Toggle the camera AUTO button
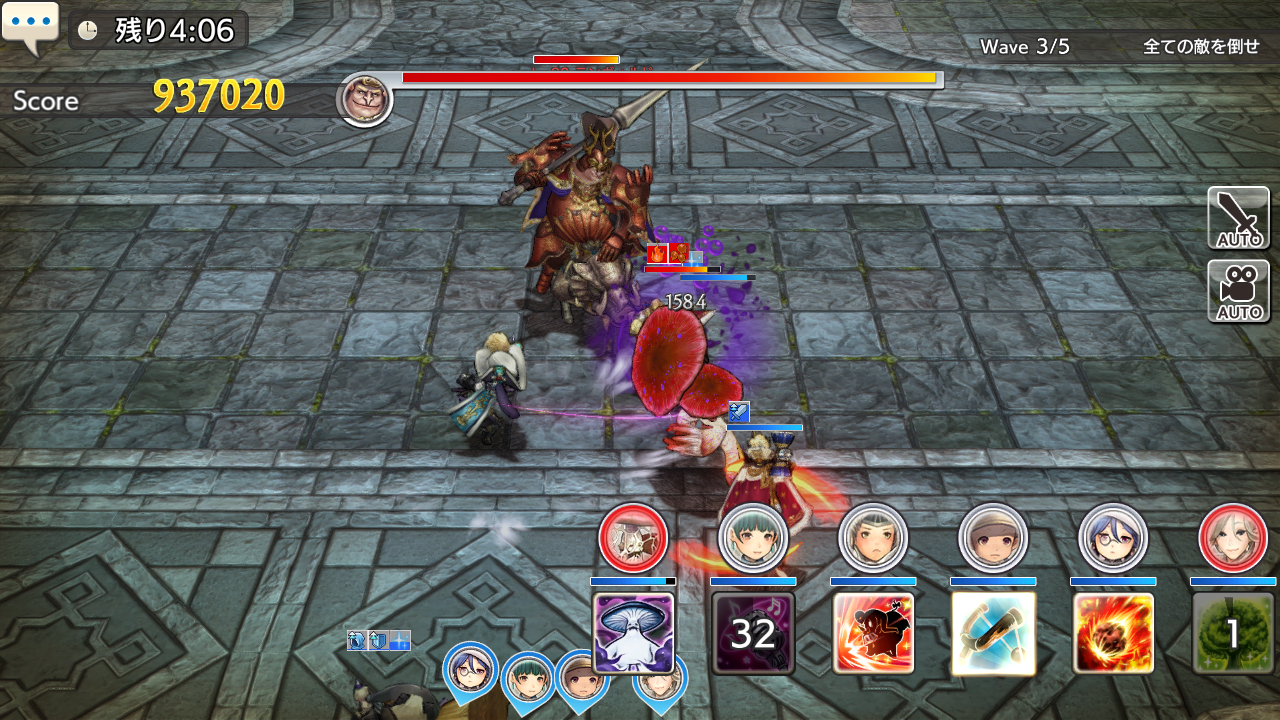The width and height of the screenshot is (1280, 720). (x=1238, y=291)
